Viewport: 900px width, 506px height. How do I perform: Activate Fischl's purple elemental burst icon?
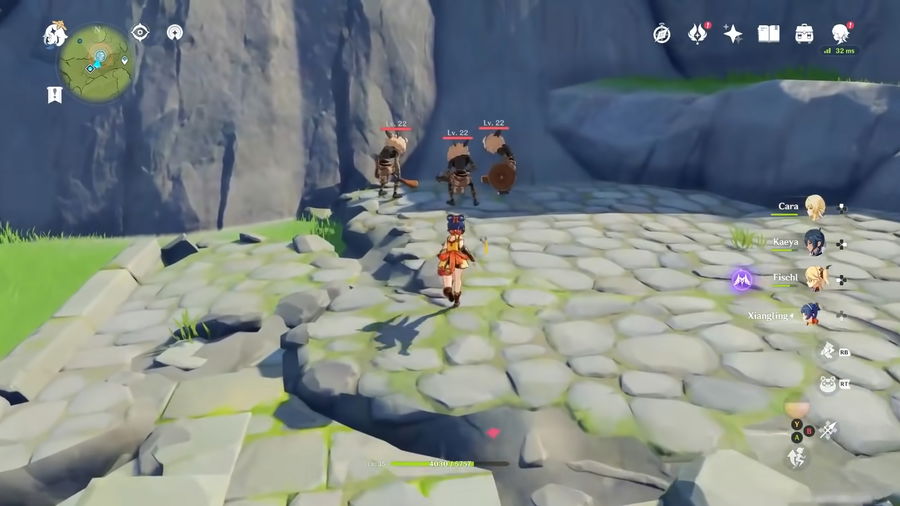[741, 279]
